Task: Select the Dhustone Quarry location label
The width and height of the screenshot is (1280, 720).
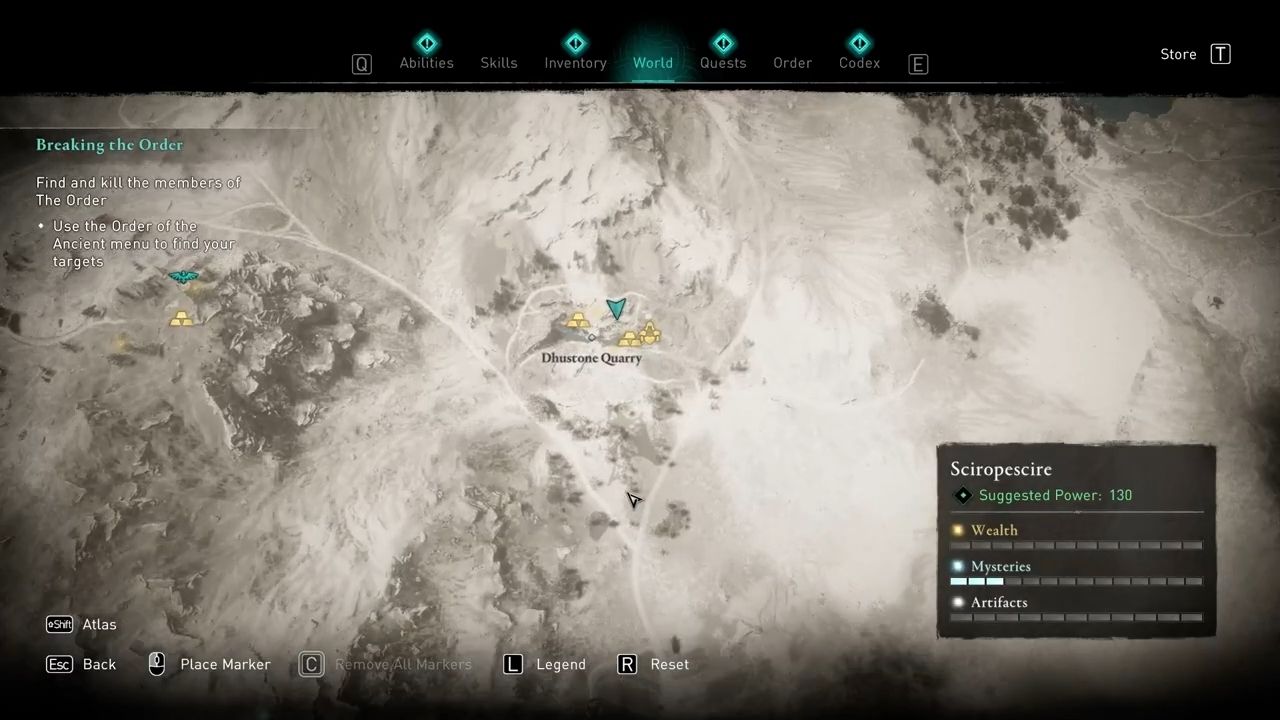Action: 591,358
